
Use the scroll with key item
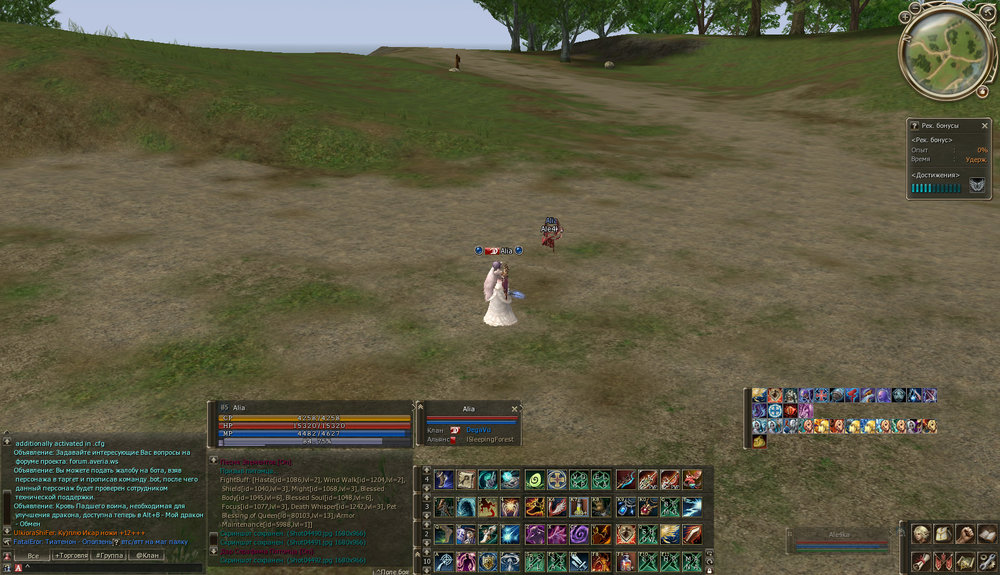[x=466, y=480]
